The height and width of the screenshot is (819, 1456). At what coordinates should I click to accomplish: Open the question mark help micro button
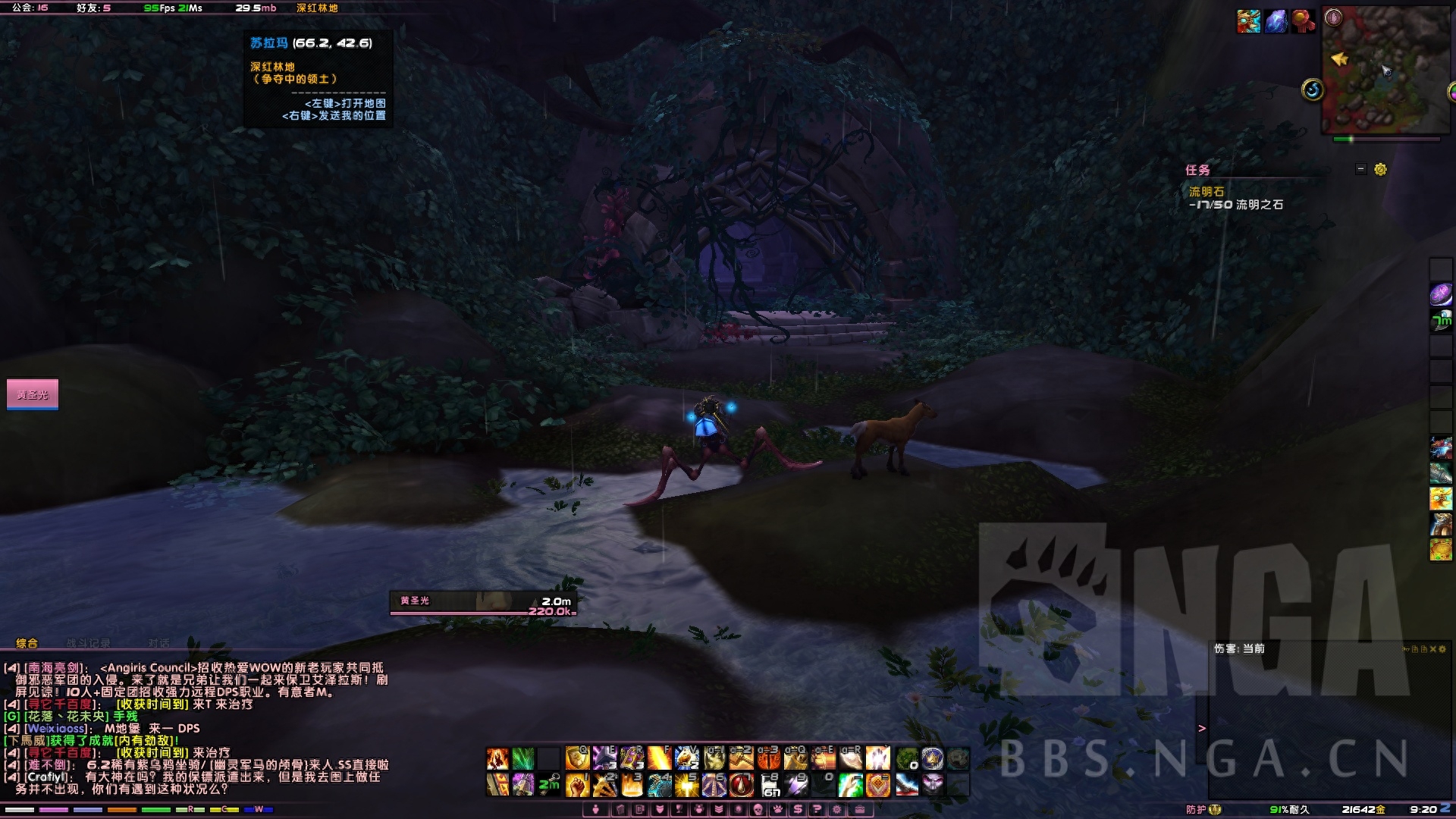coord(817,809)
